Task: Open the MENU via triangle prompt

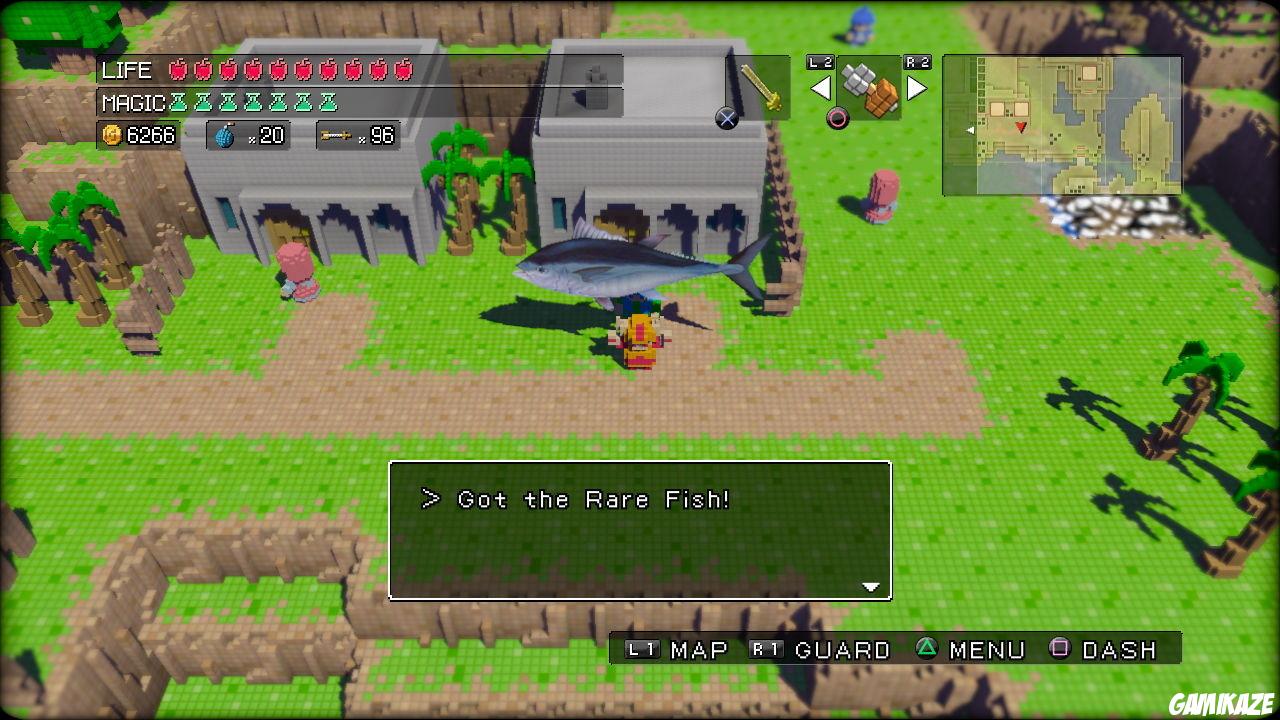Action: pos(962,649)
